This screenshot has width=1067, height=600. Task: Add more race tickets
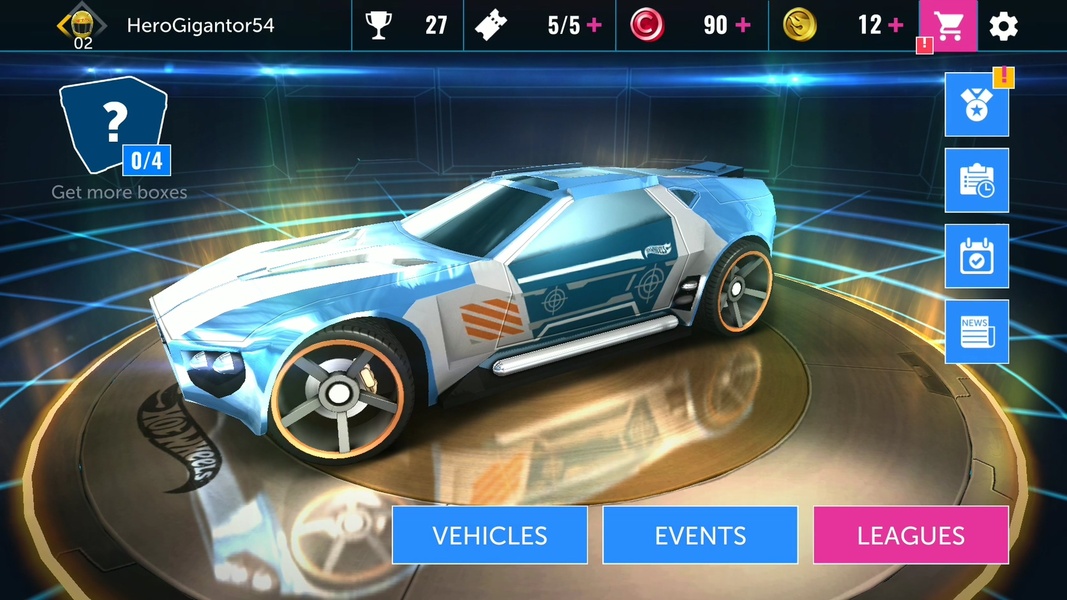pos(595,26)
